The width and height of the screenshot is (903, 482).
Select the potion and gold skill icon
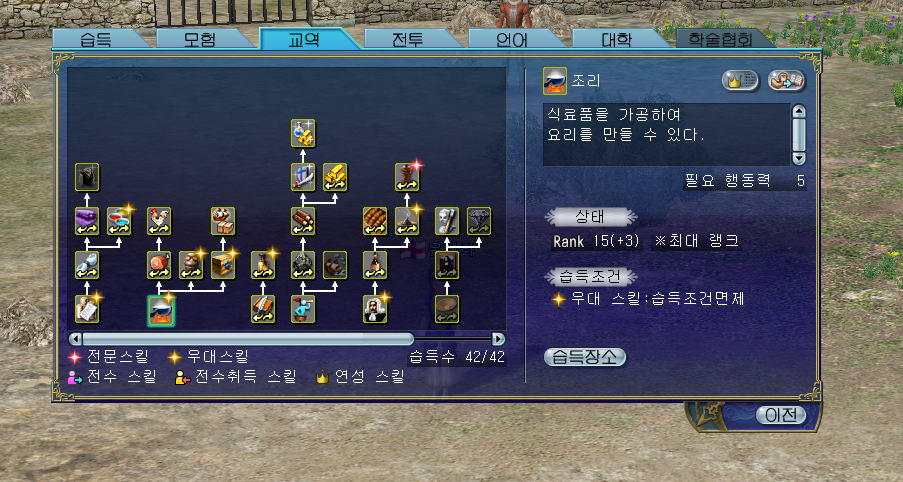point(304,132)
